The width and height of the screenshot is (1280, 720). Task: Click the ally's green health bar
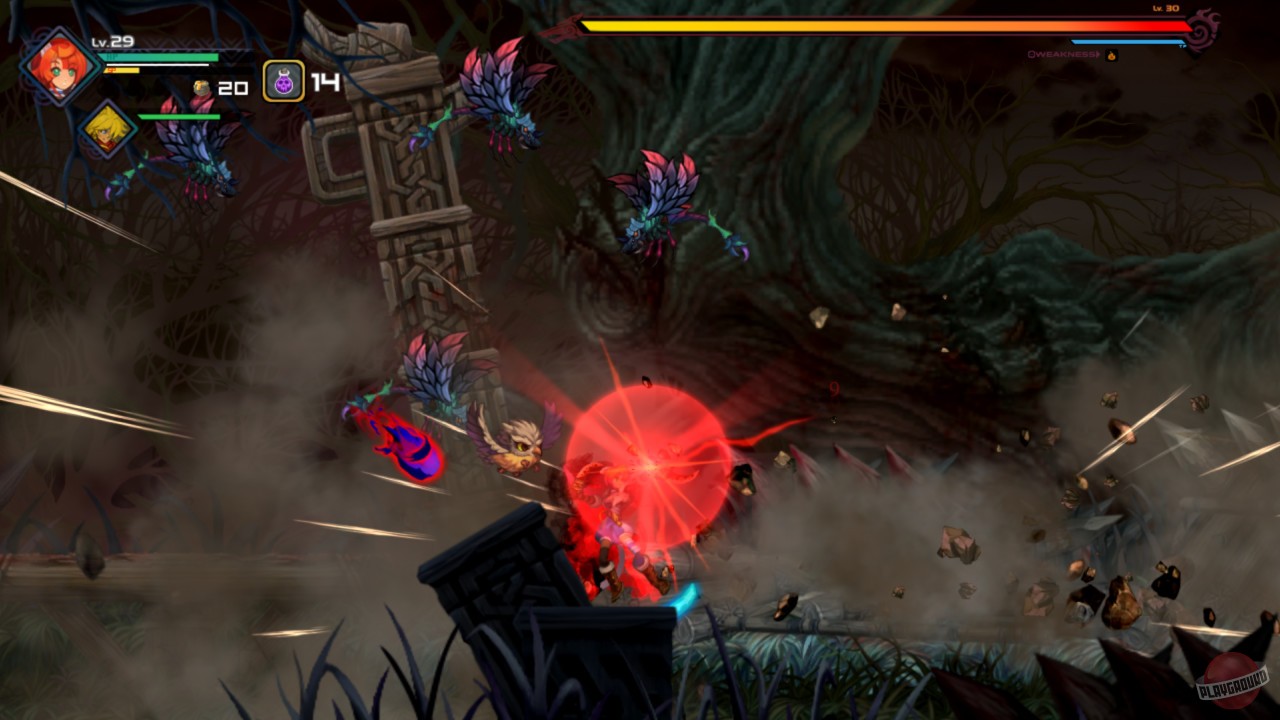[180, 115]
